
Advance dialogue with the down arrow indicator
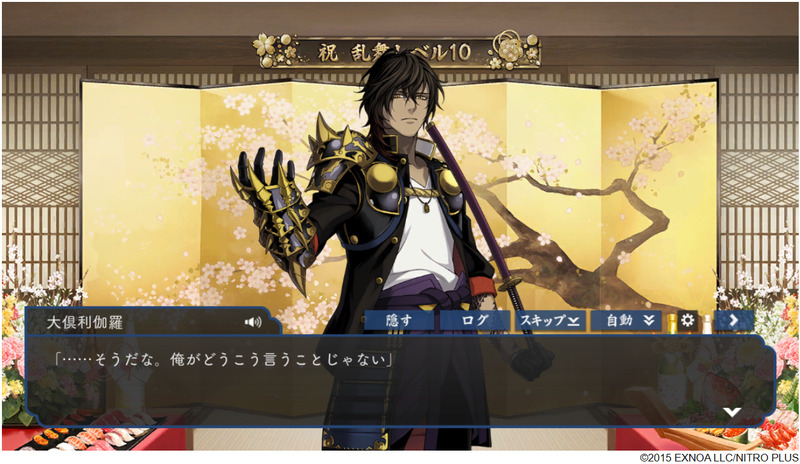point(732,411)
